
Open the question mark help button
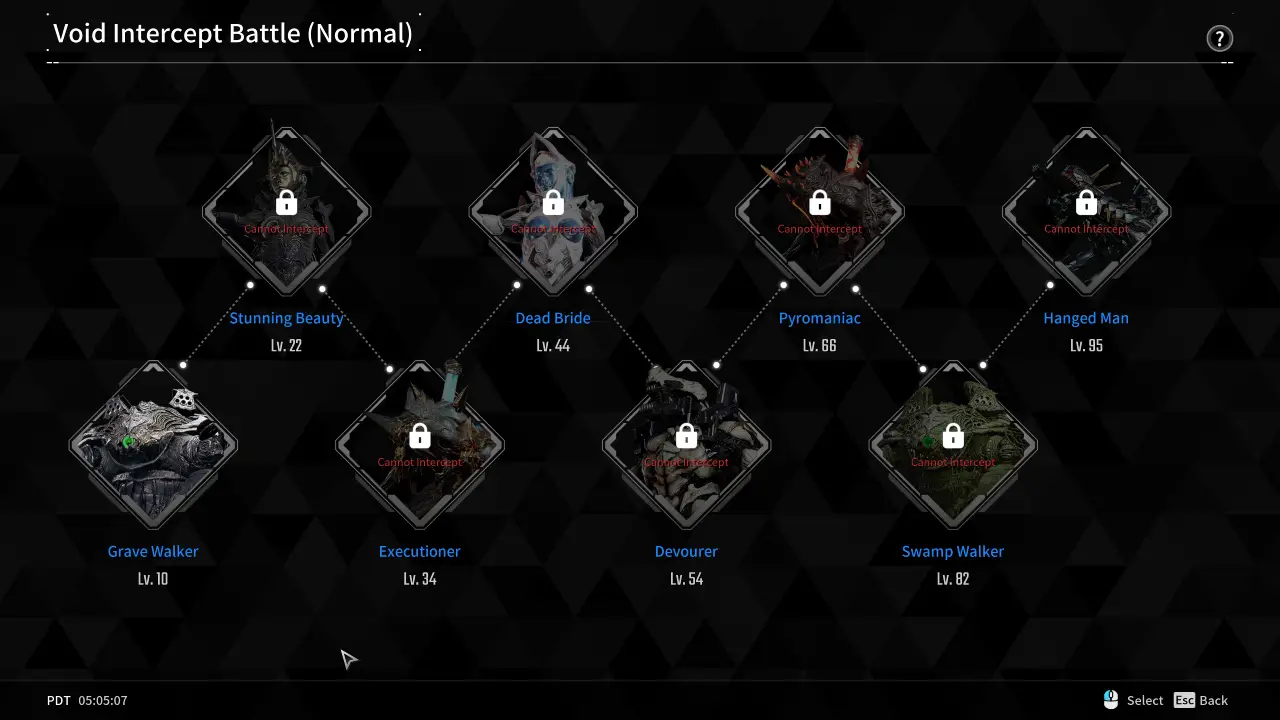click(1219, 39)
